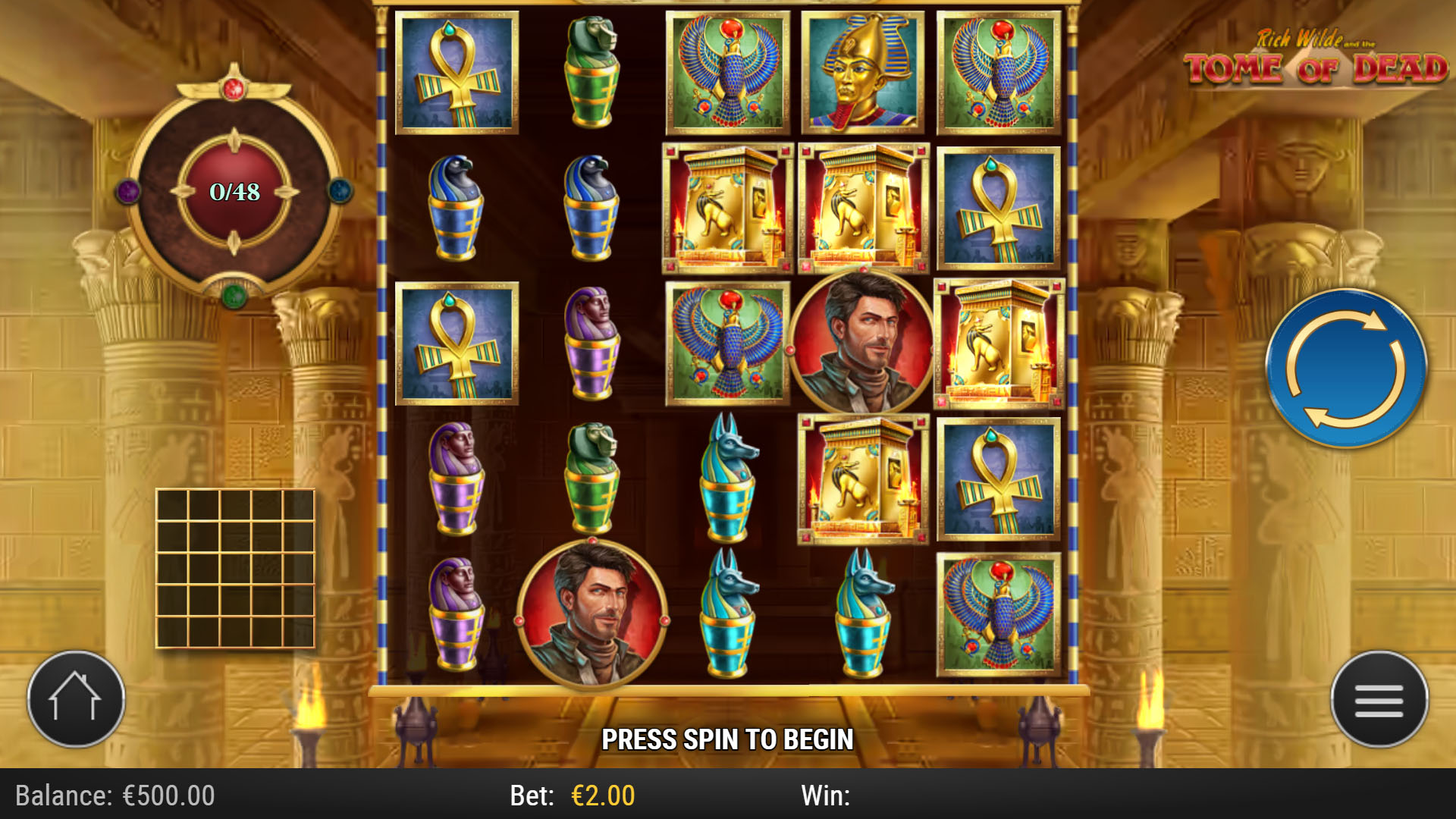Click the Home icon
Viewport: 1456px width, 819px height.
click(x=74, y=698)
